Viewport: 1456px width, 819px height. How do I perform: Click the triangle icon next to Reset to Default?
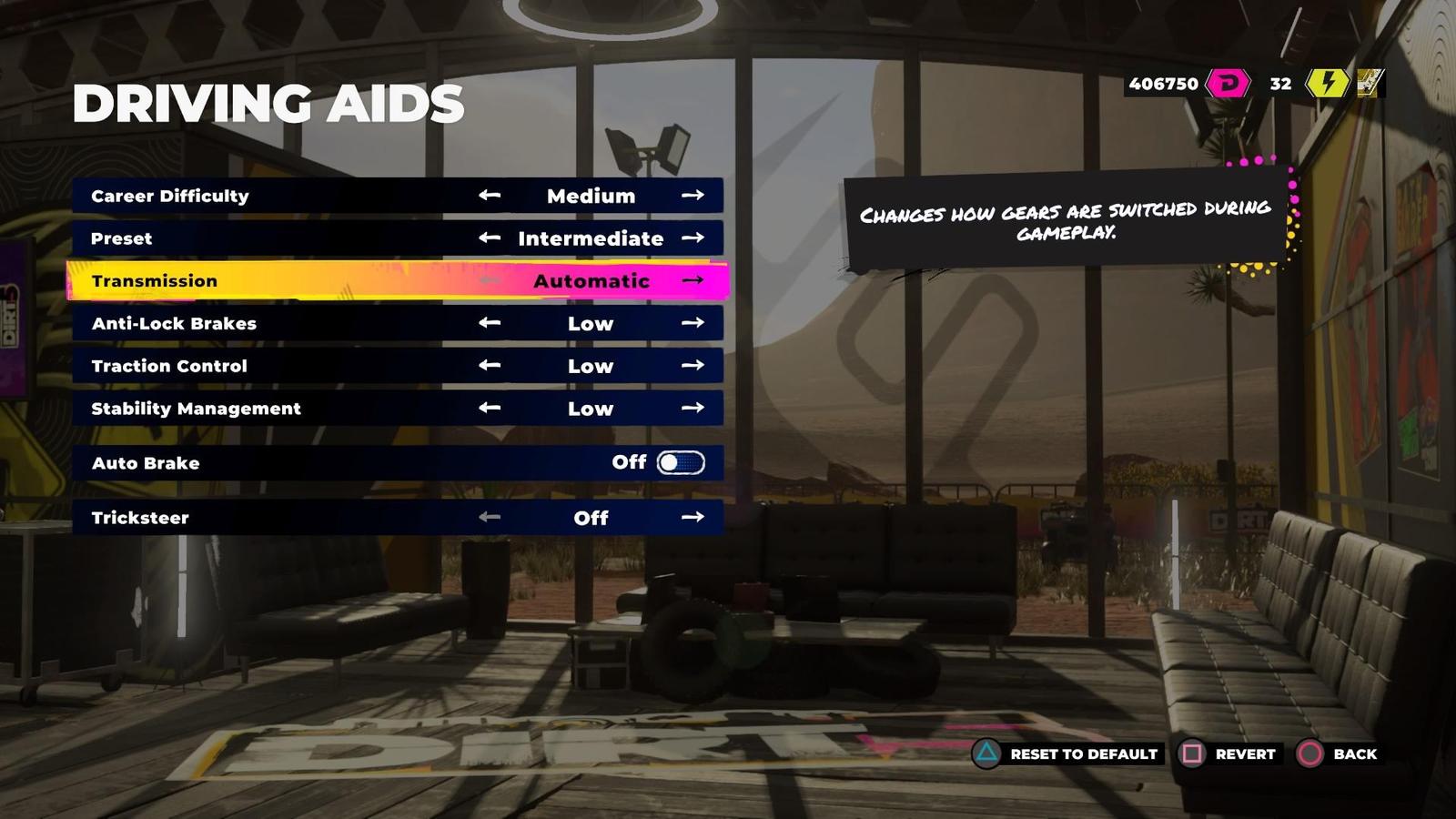pos(986,753)
